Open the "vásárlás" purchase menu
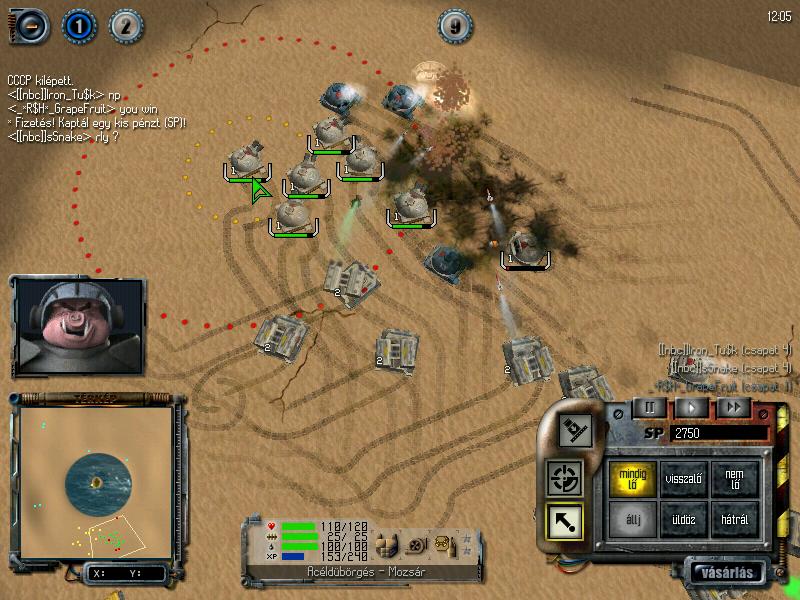The width and height of the screenshot is (800, 600). point(727,573)
